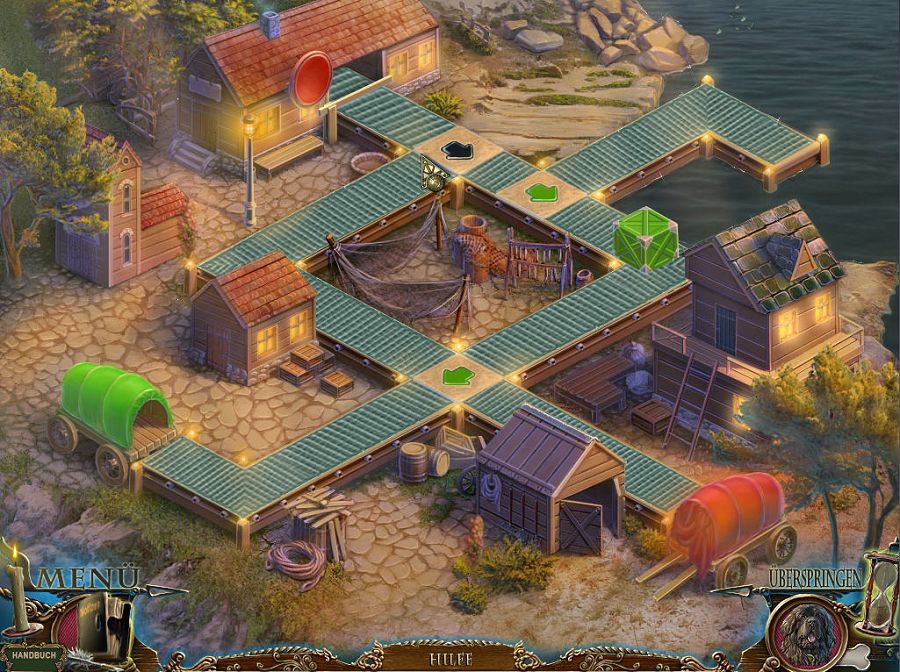This screenshot has height=672, width=900.
Task: Open the Menü button
Action: (x=88, y=578)
